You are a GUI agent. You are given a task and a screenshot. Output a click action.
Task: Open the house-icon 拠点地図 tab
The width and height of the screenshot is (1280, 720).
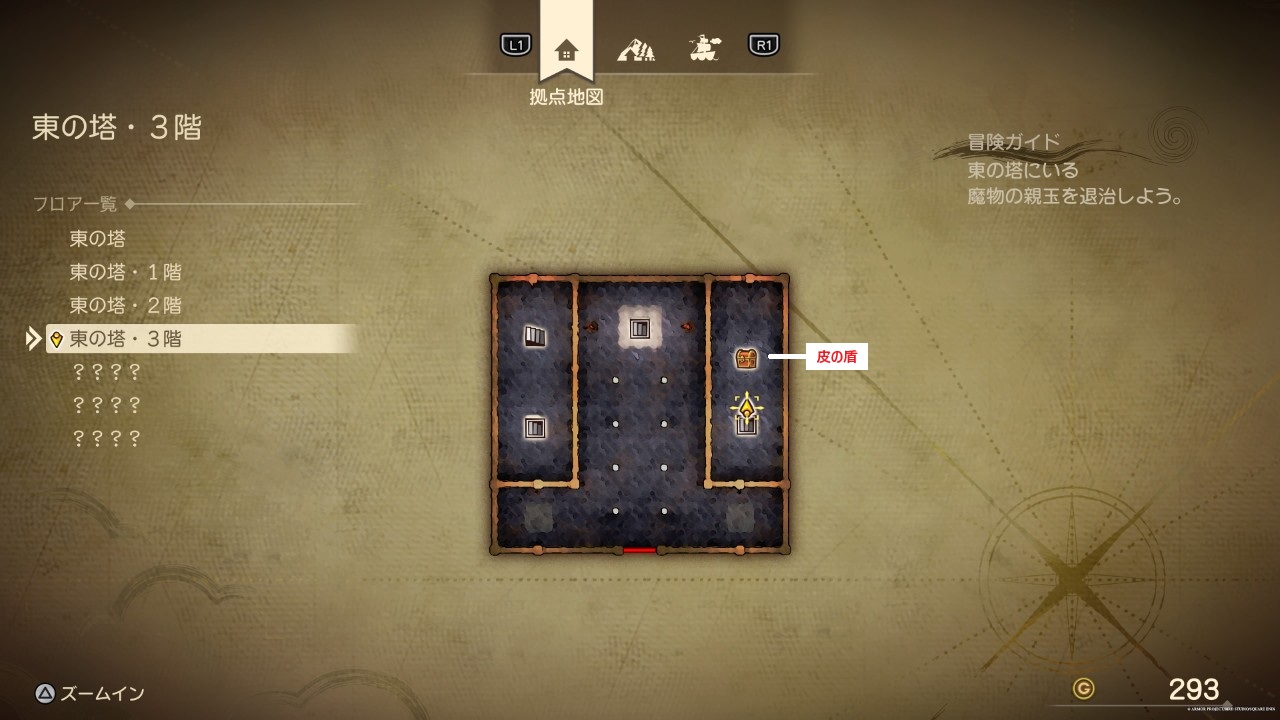(566, 49)
